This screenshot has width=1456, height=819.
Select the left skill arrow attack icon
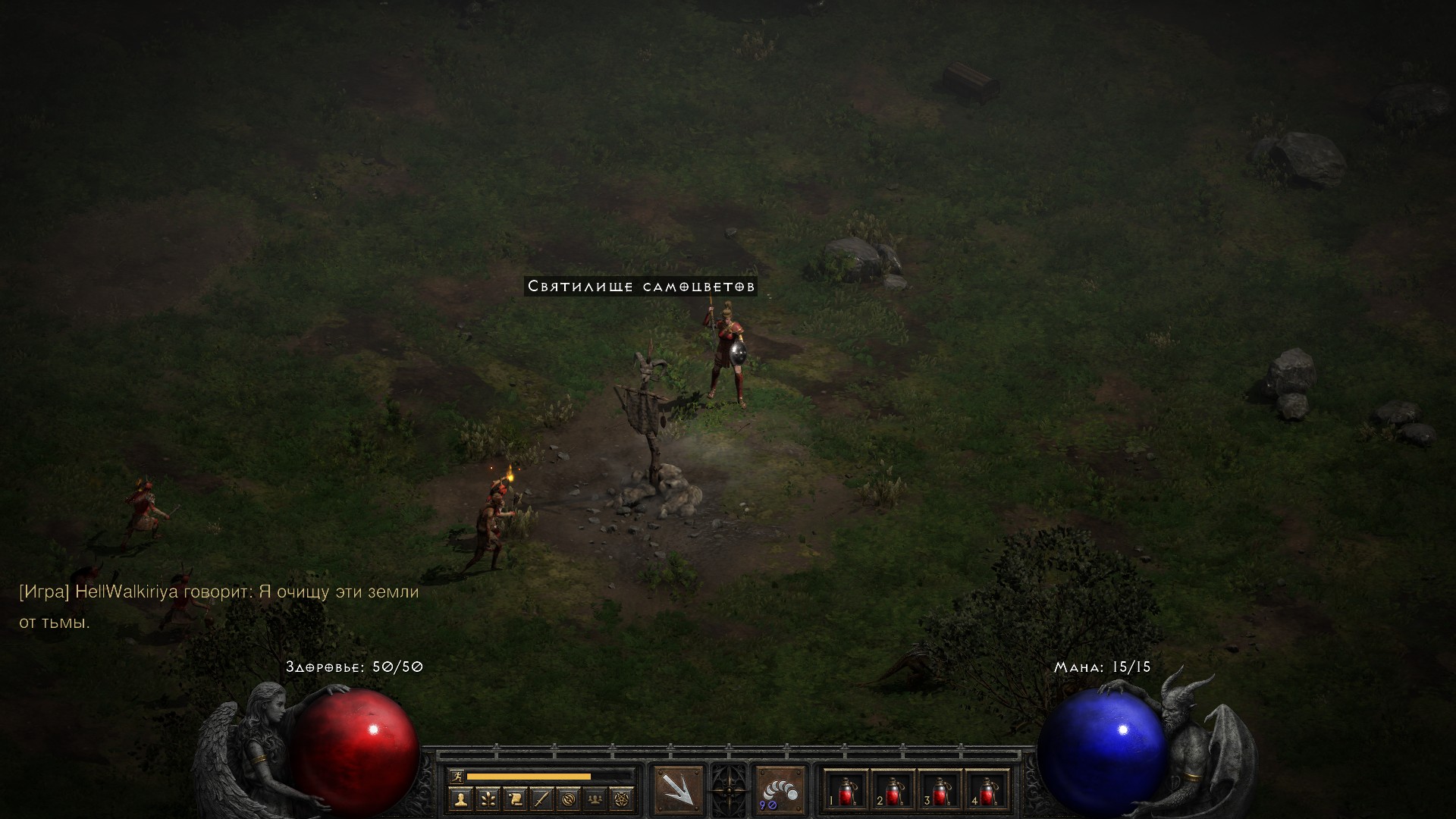pos(678,790)
